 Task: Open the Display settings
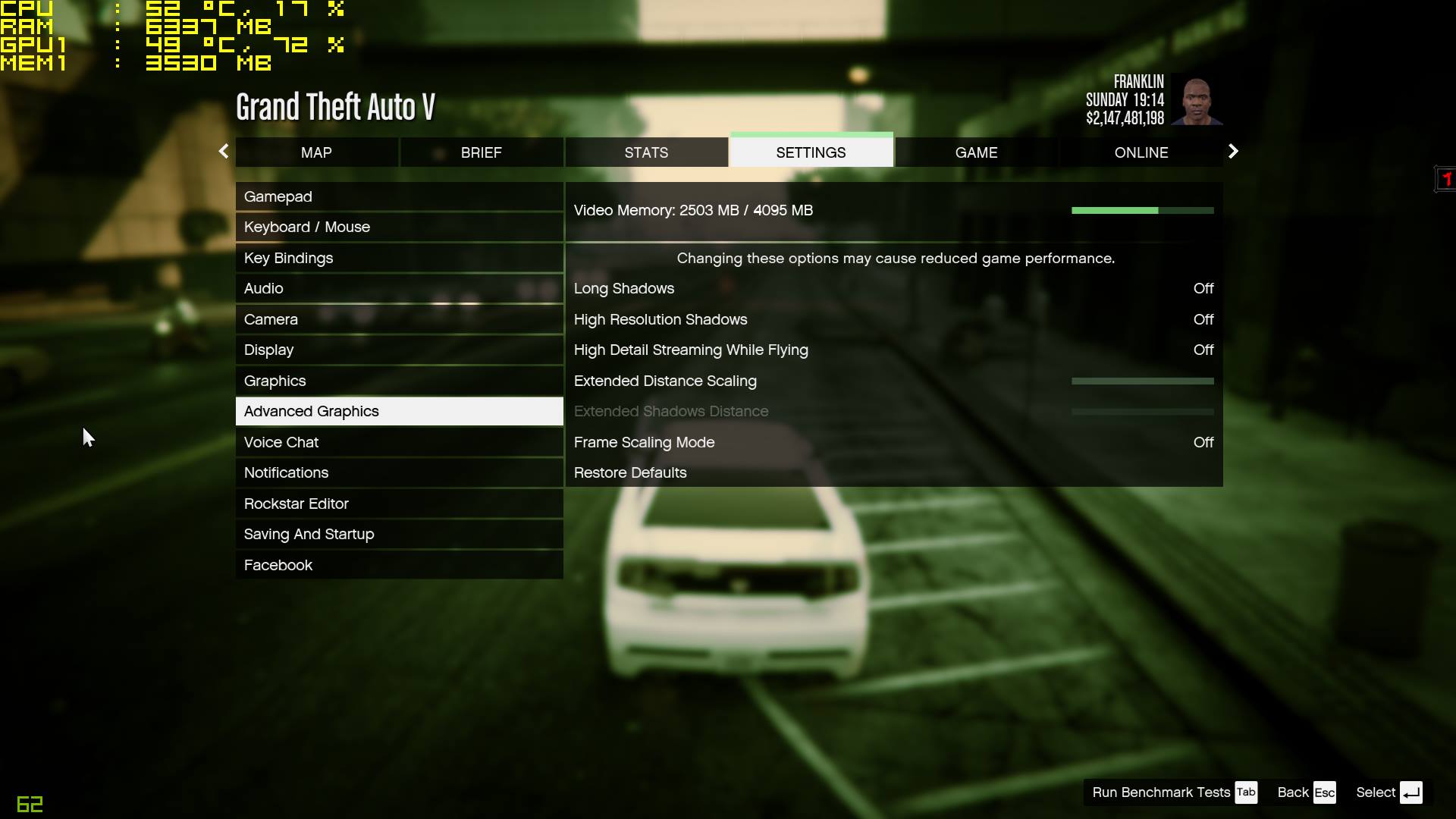pos(399,350)
